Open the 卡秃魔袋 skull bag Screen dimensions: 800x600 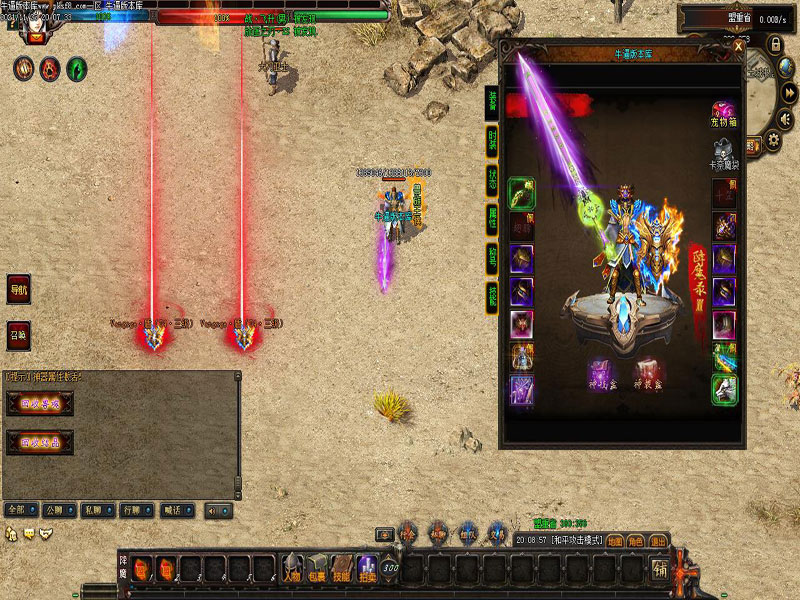pos(724,152)
